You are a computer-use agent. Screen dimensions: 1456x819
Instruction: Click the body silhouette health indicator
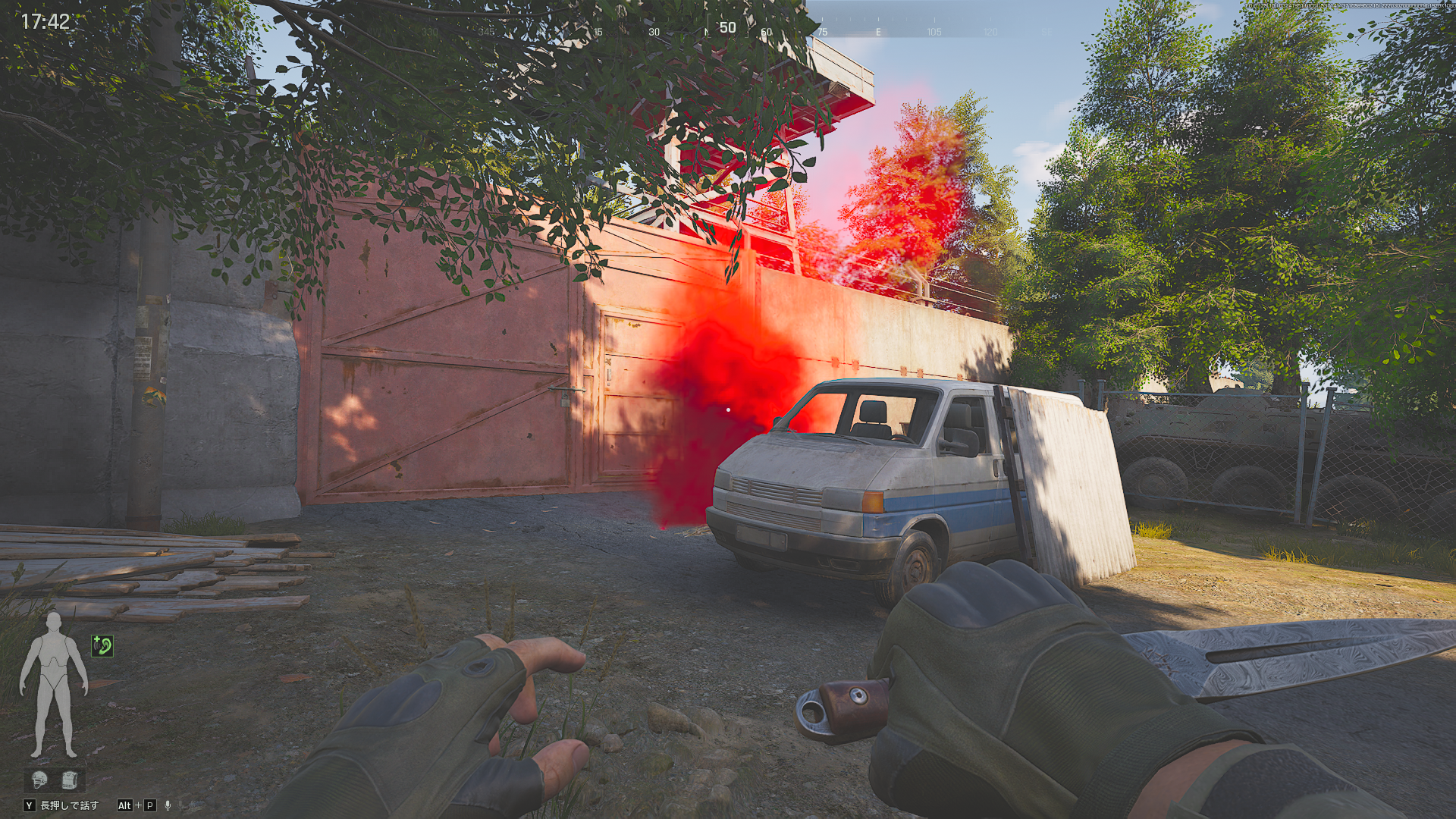[x=53, y=685]
